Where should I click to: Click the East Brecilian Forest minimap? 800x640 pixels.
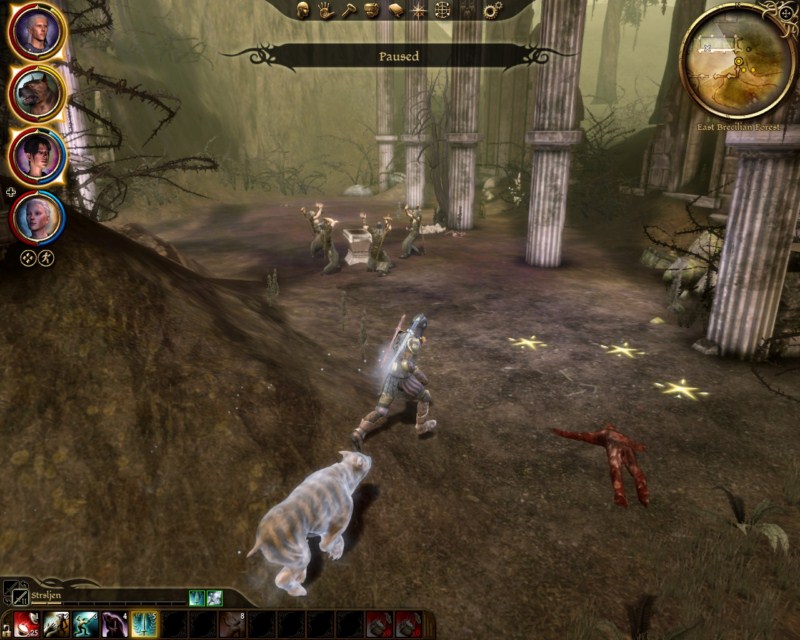point(738,60)
